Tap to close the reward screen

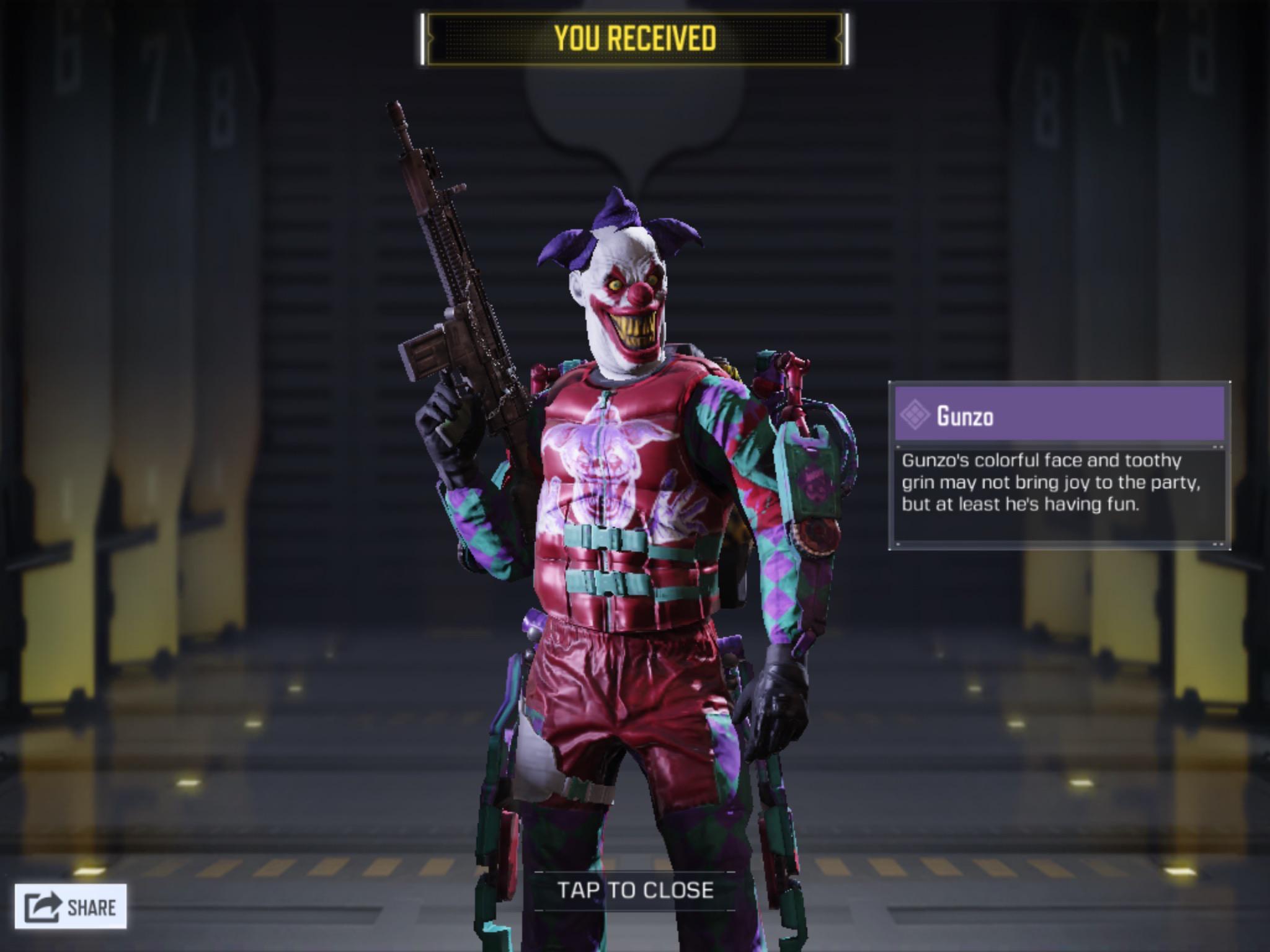coord(635,890)
